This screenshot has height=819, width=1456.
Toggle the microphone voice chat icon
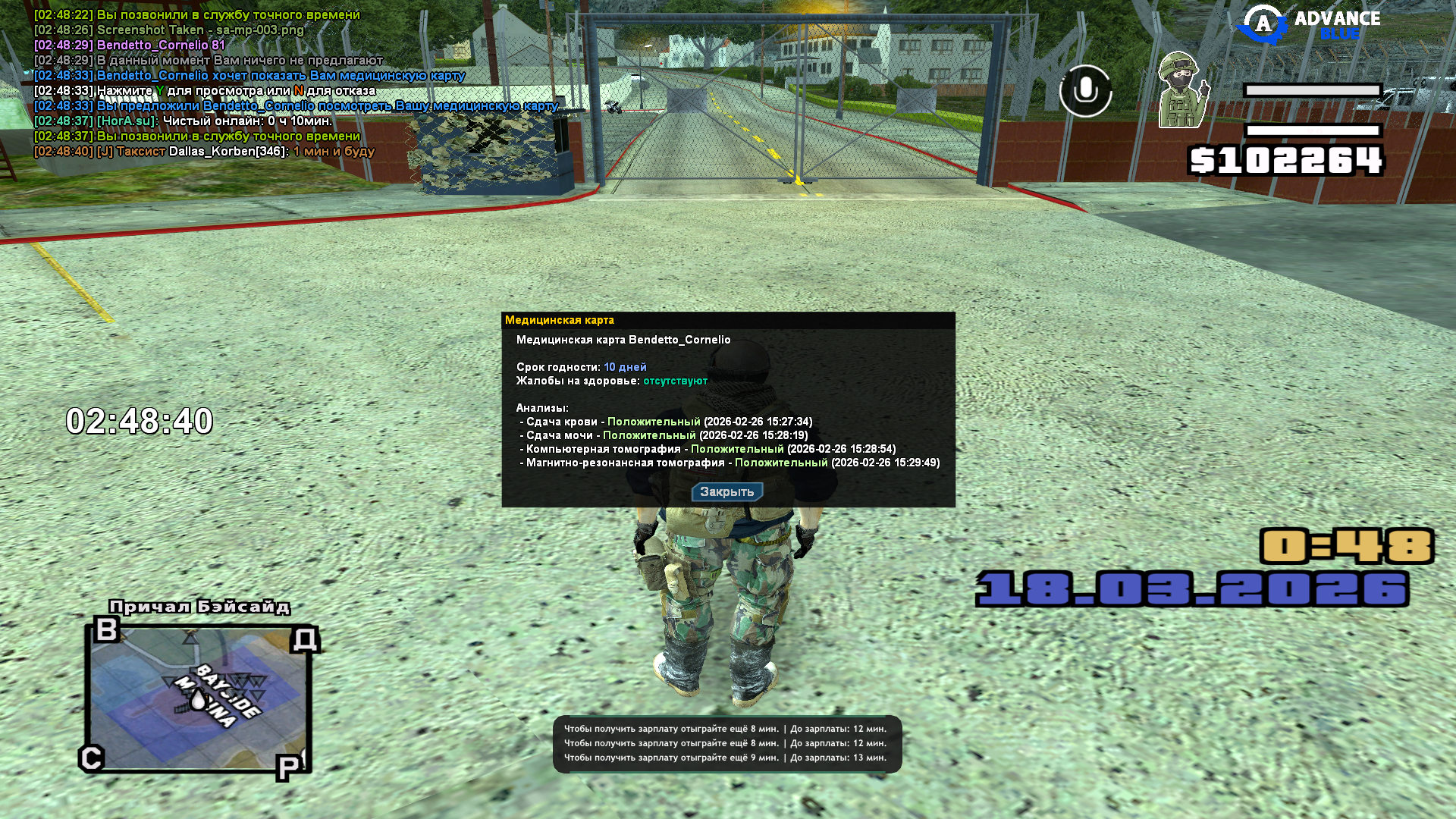[x=1085, y=91]
